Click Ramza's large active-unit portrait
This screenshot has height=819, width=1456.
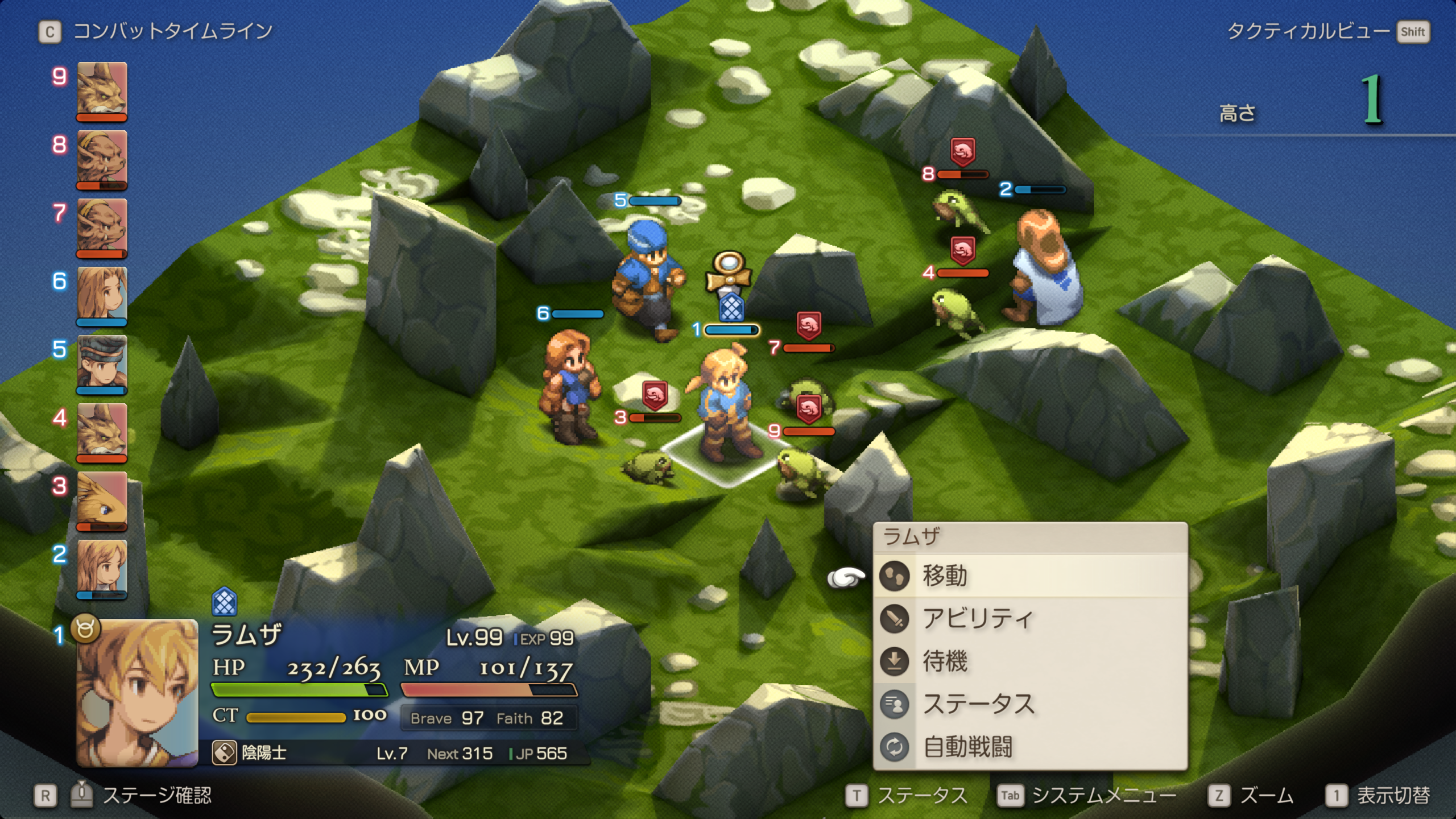(137, 692)
